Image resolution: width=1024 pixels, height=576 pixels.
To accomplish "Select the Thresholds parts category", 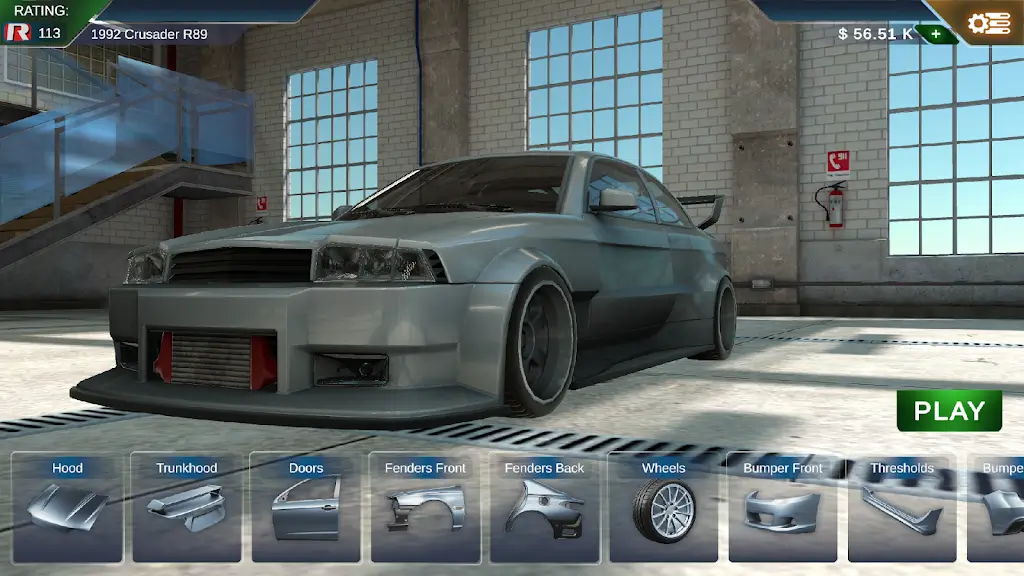I will pyautogui.click(x=901, y=506).
